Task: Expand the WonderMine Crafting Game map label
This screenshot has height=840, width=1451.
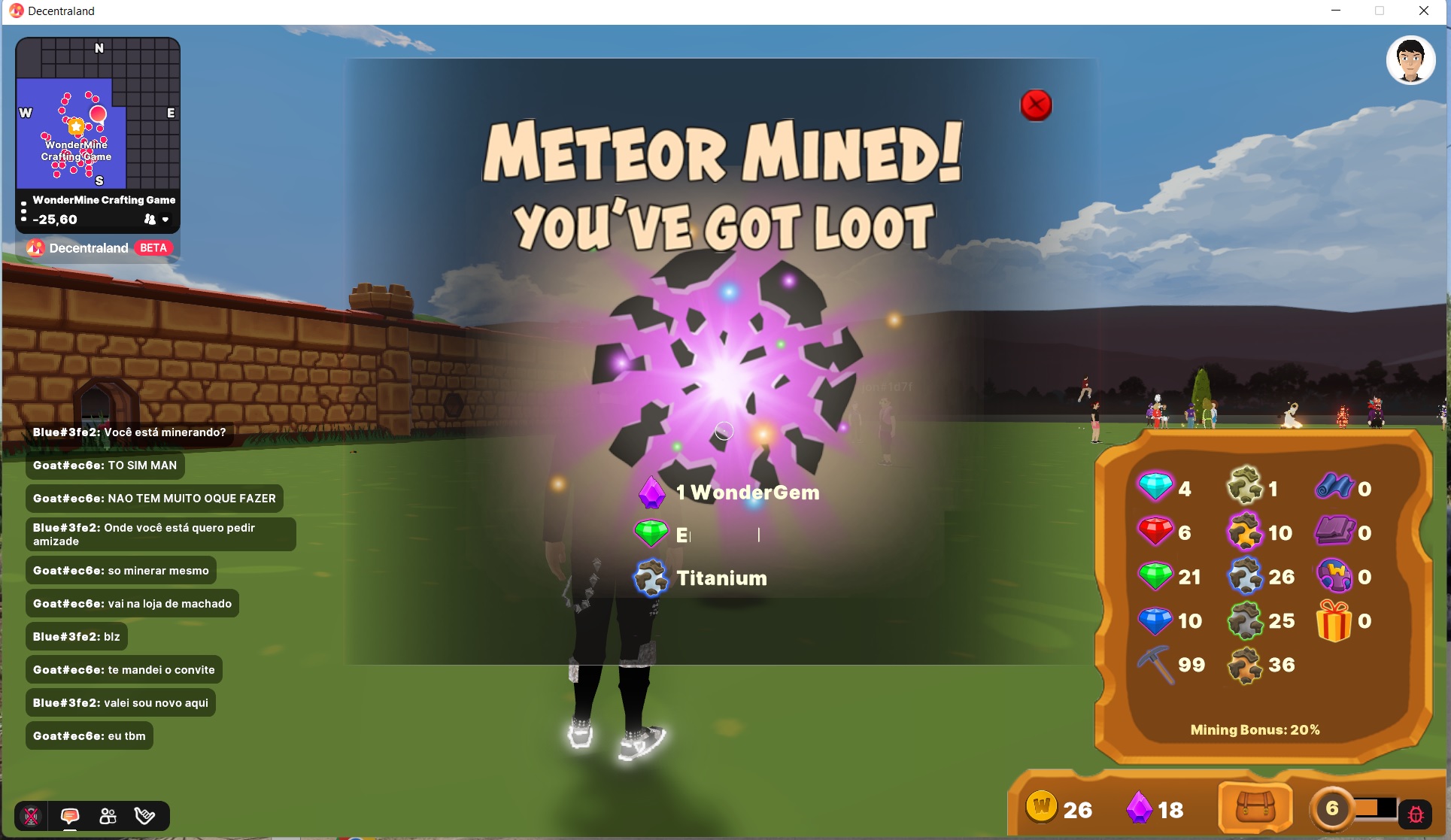Action: click(x=103, y=200)
